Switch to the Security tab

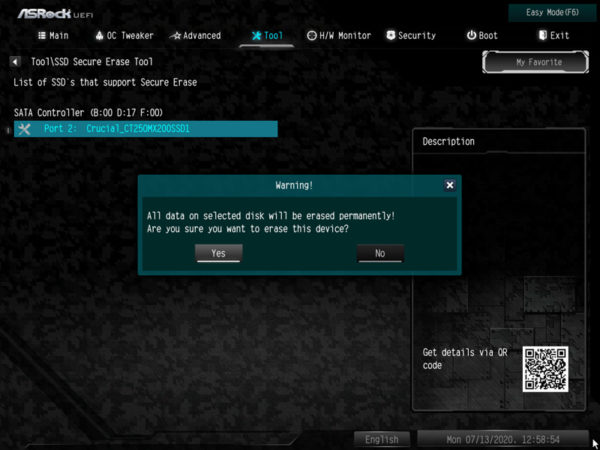click(x=410, y=35)
